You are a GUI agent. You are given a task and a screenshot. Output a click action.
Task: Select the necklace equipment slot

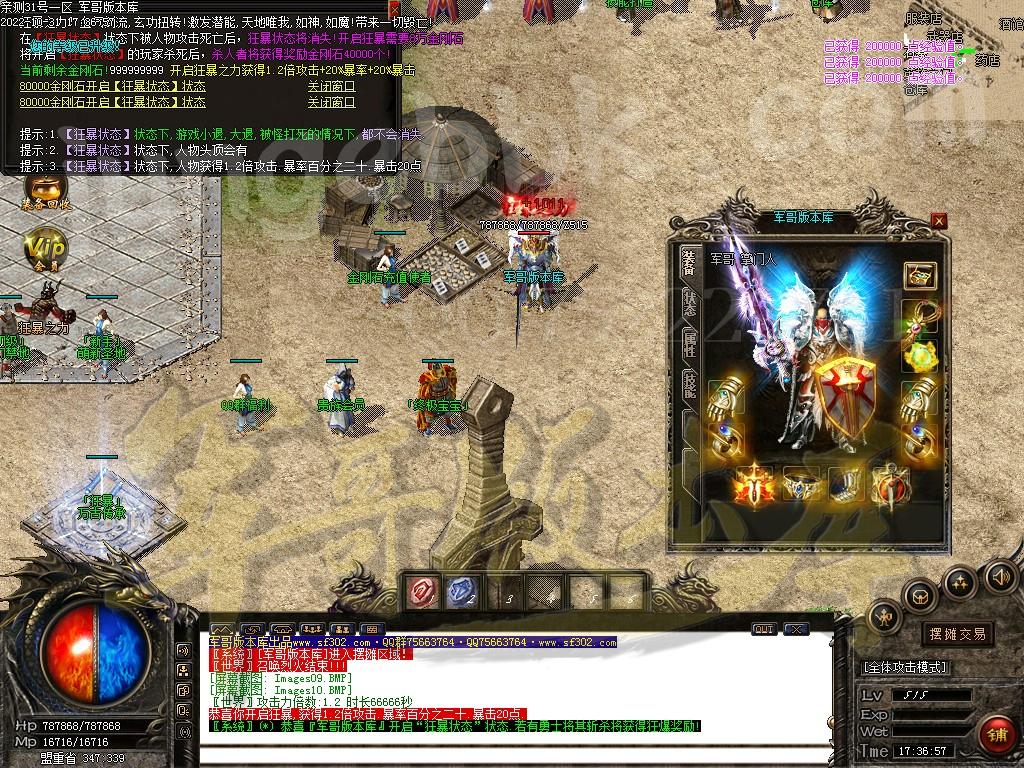919,318
